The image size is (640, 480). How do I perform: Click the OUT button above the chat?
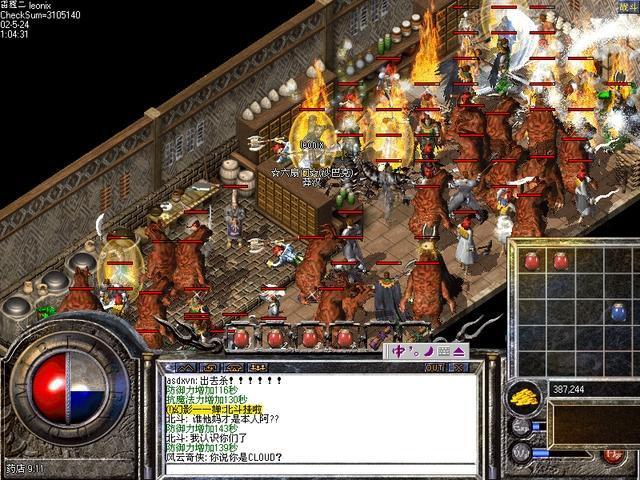[x=434, y=367]
